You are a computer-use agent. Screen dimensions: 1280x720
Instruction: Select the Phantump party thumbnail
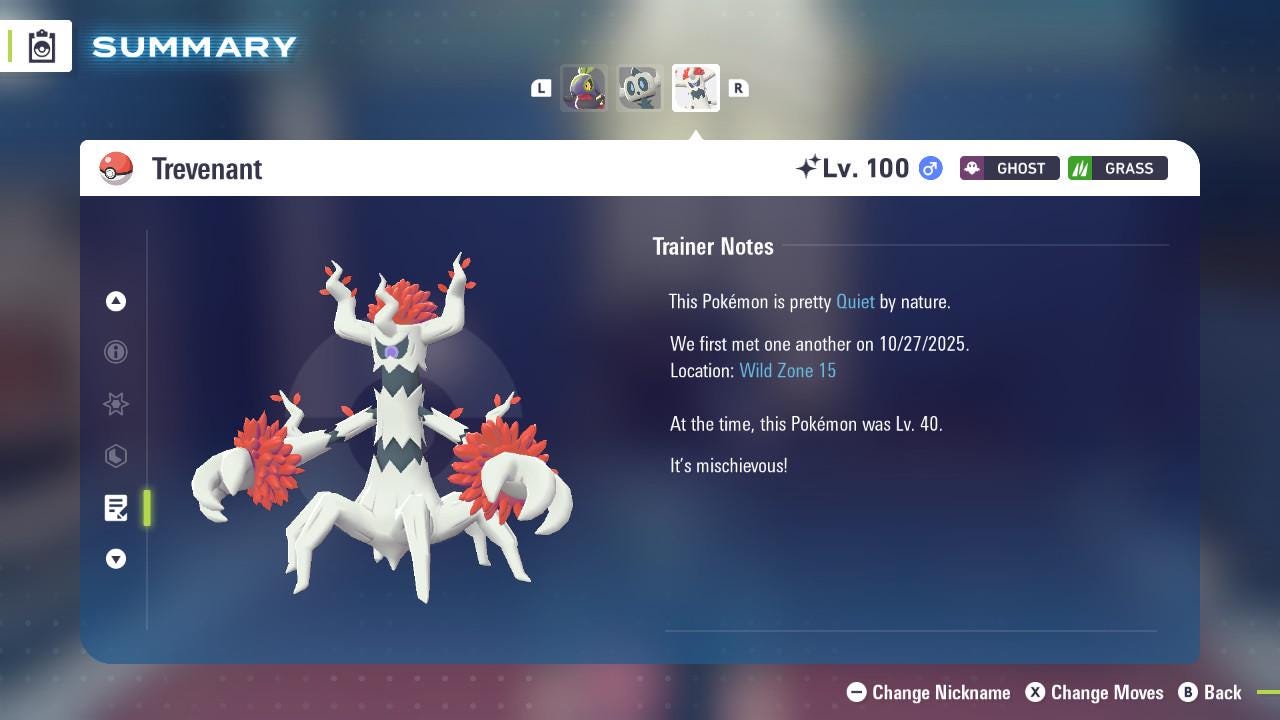point(585,88)
